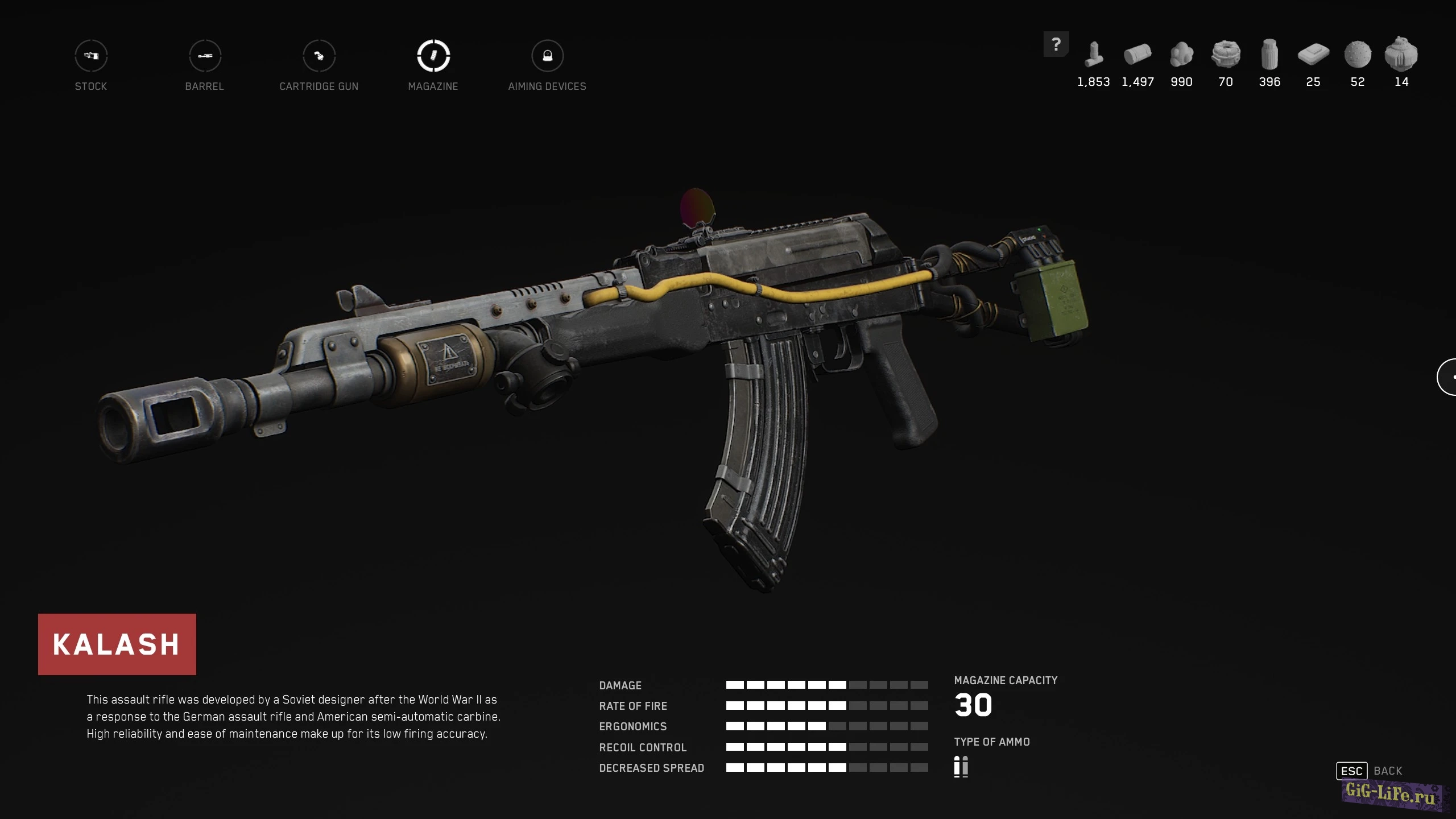This screenshot has height=819, width=1456.
Task: Select the Cartridge Gun tab
Action: 319,56
